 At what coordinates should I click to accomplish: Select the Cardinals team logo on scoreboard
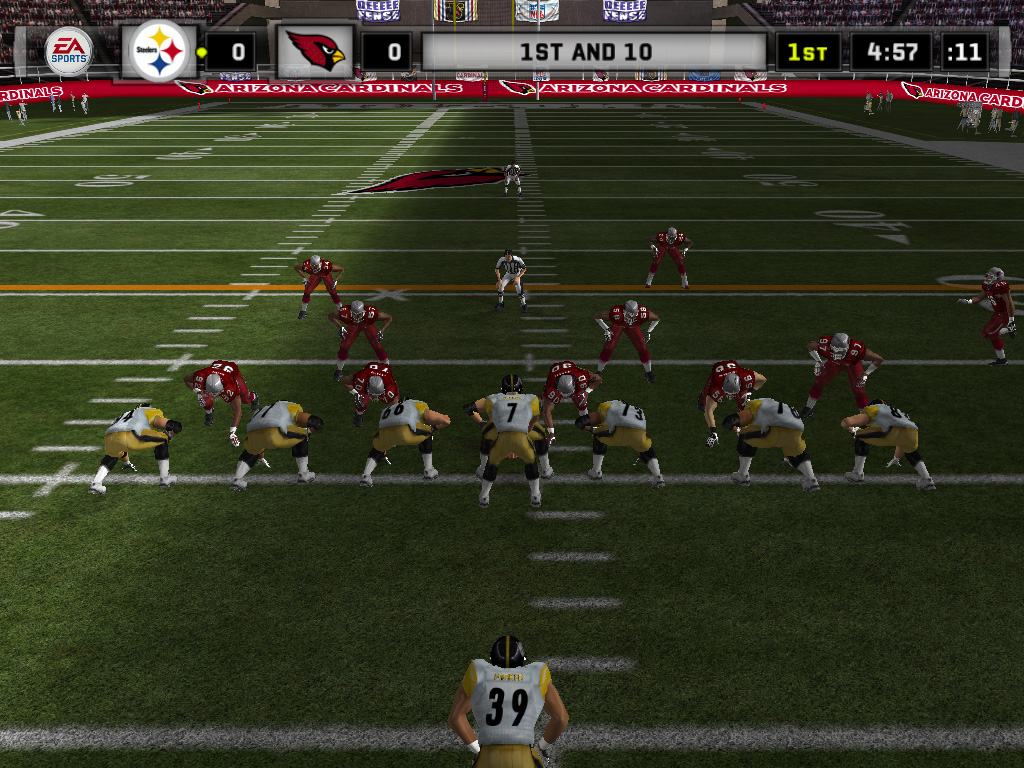point(315,51)
